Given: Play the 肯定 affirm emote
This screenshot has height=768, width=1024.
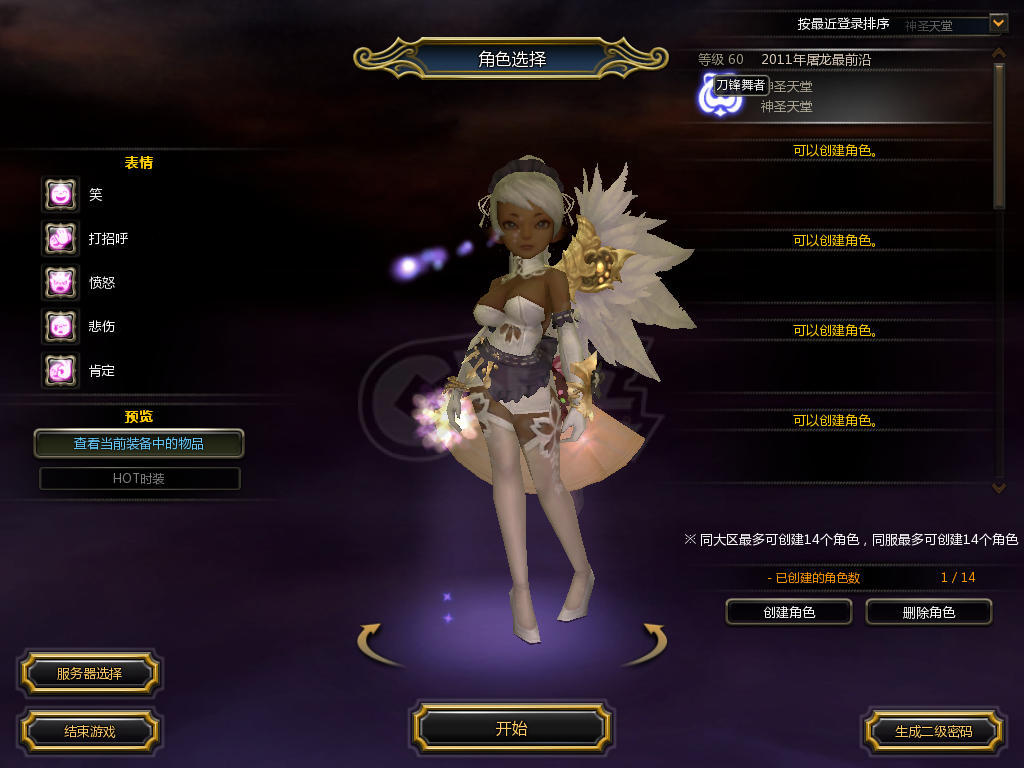Looking at the screenshot, I should click(x=60, y=370).
